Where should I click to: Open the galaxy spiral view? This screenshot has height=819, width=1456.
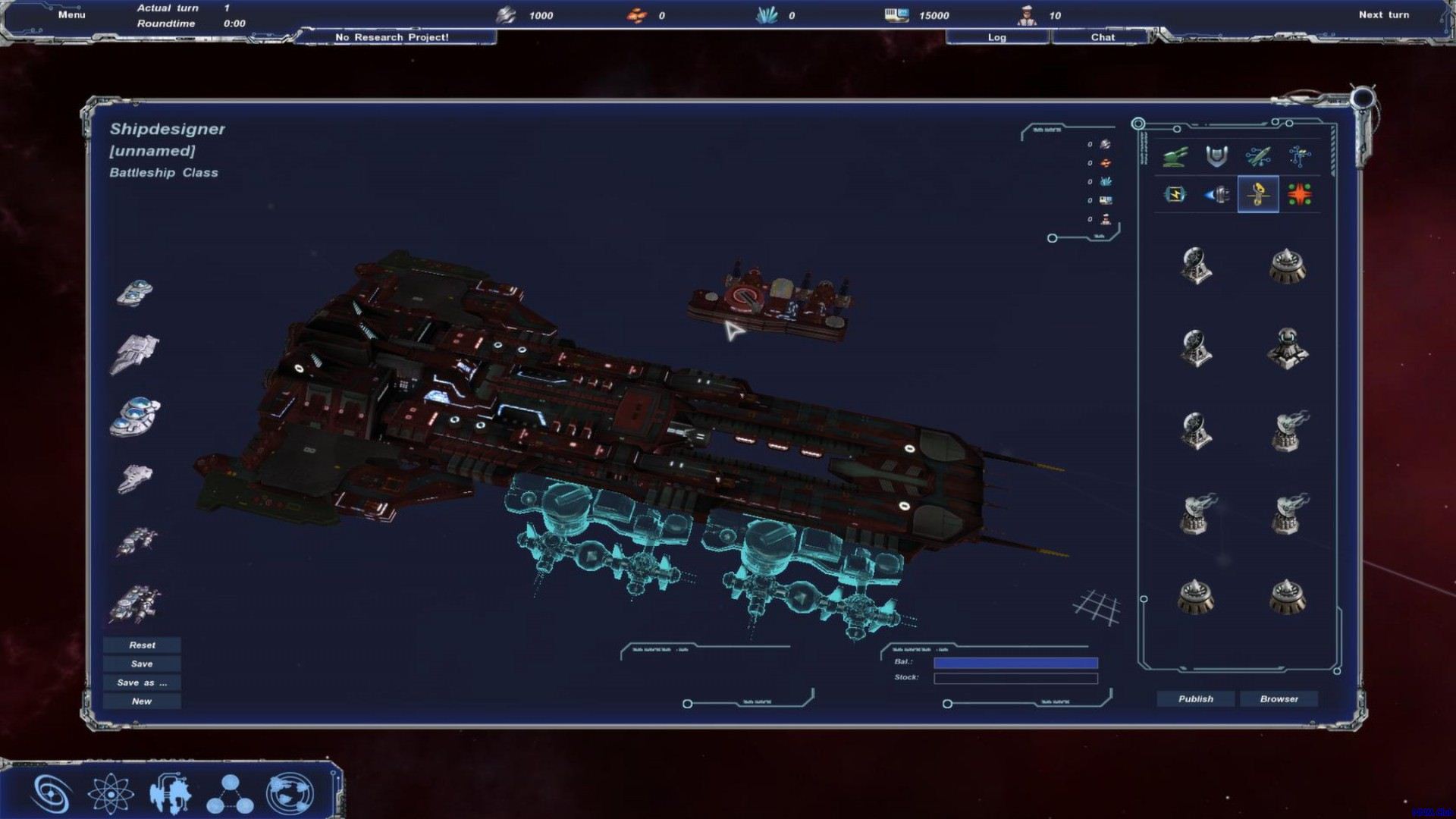52,794
